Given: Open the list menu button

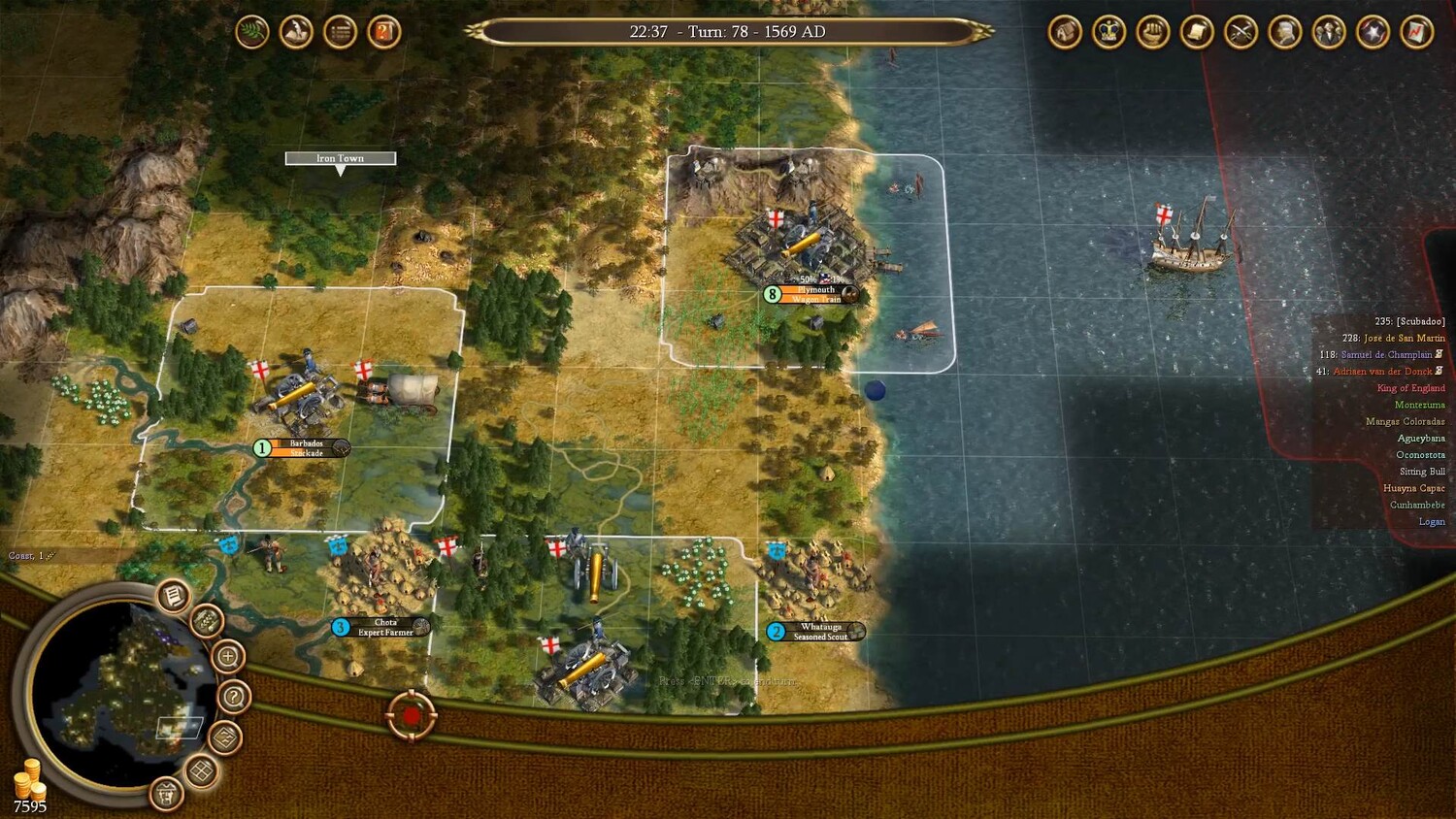Looking at the screenshot, I should click(340, 32).
